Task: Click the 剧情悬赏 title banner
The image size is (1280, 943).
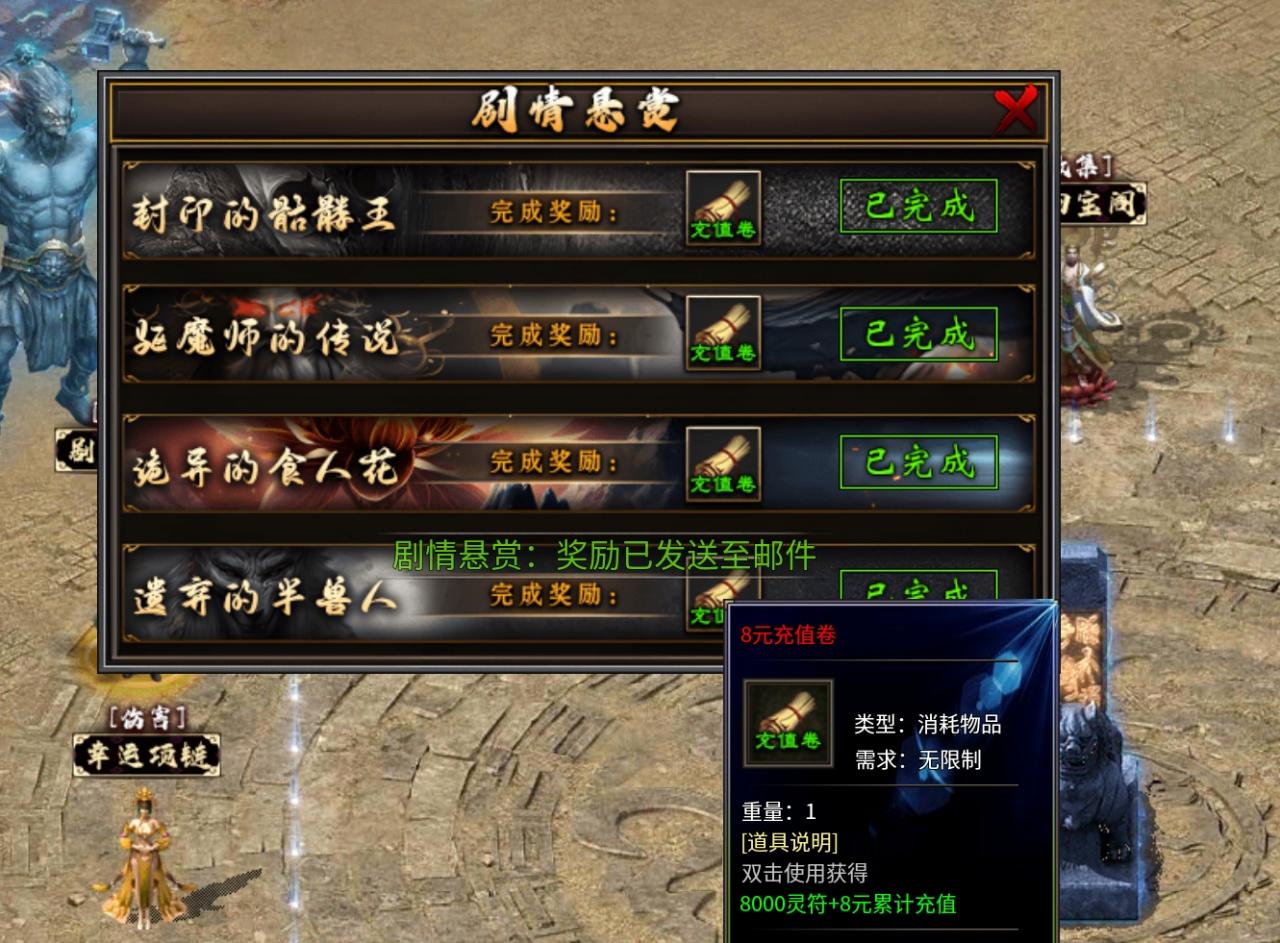Action: (x=575, y=111)
